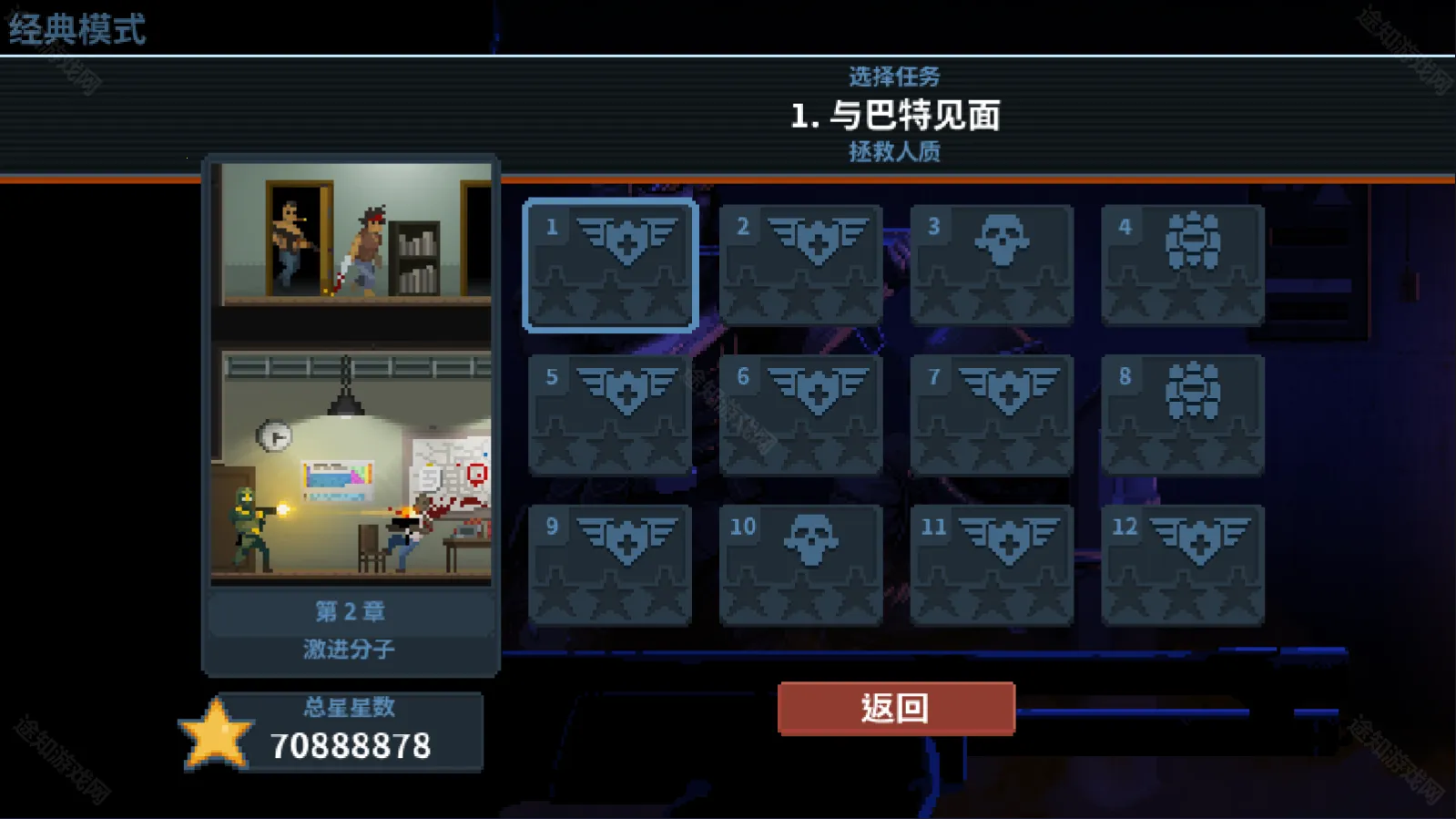
Task: Select mission 5 in the second row
Action: (x=609, y=413)
